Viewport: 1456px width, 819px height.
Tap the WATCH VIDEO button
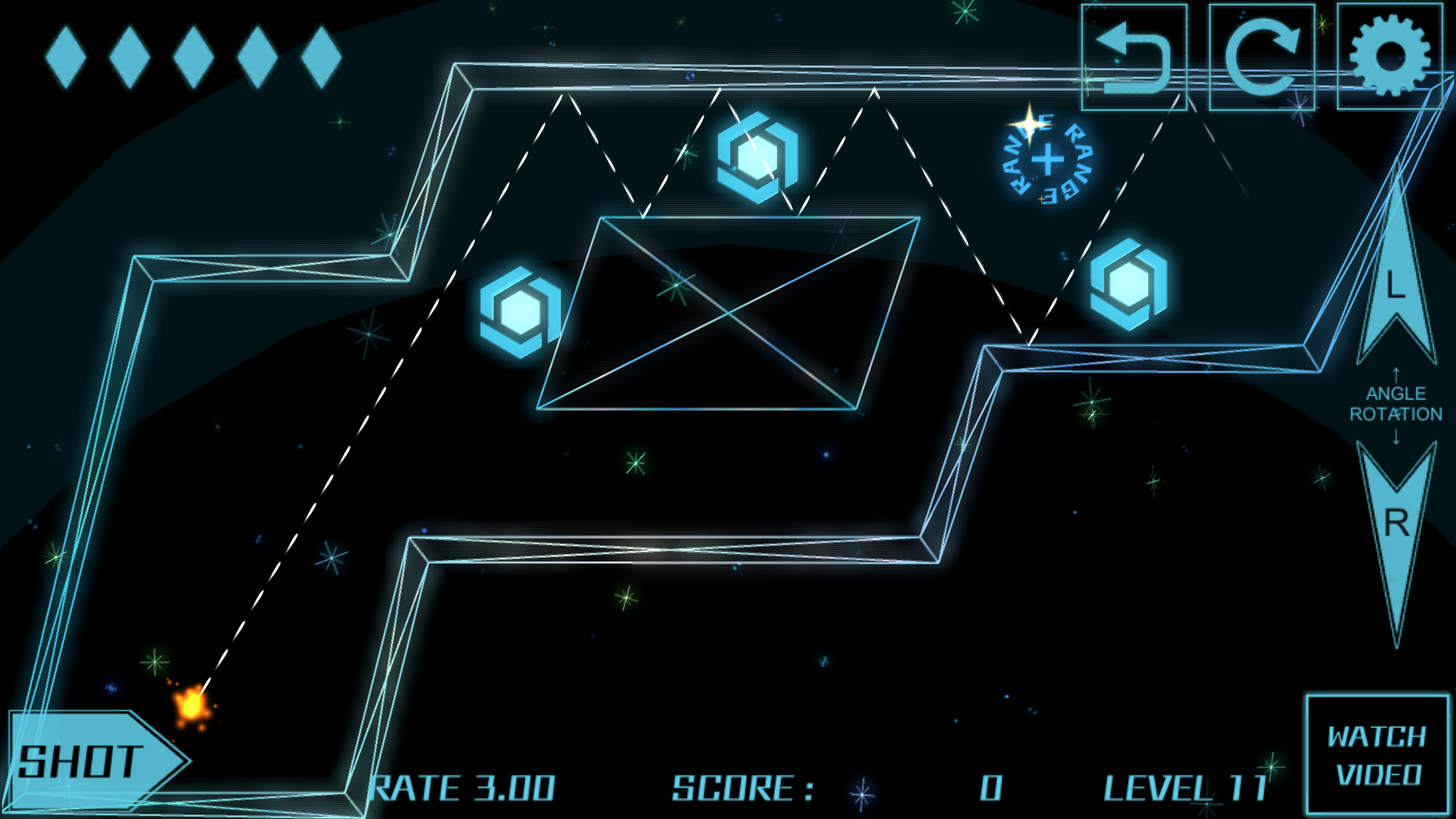(x=1378, y=755)
